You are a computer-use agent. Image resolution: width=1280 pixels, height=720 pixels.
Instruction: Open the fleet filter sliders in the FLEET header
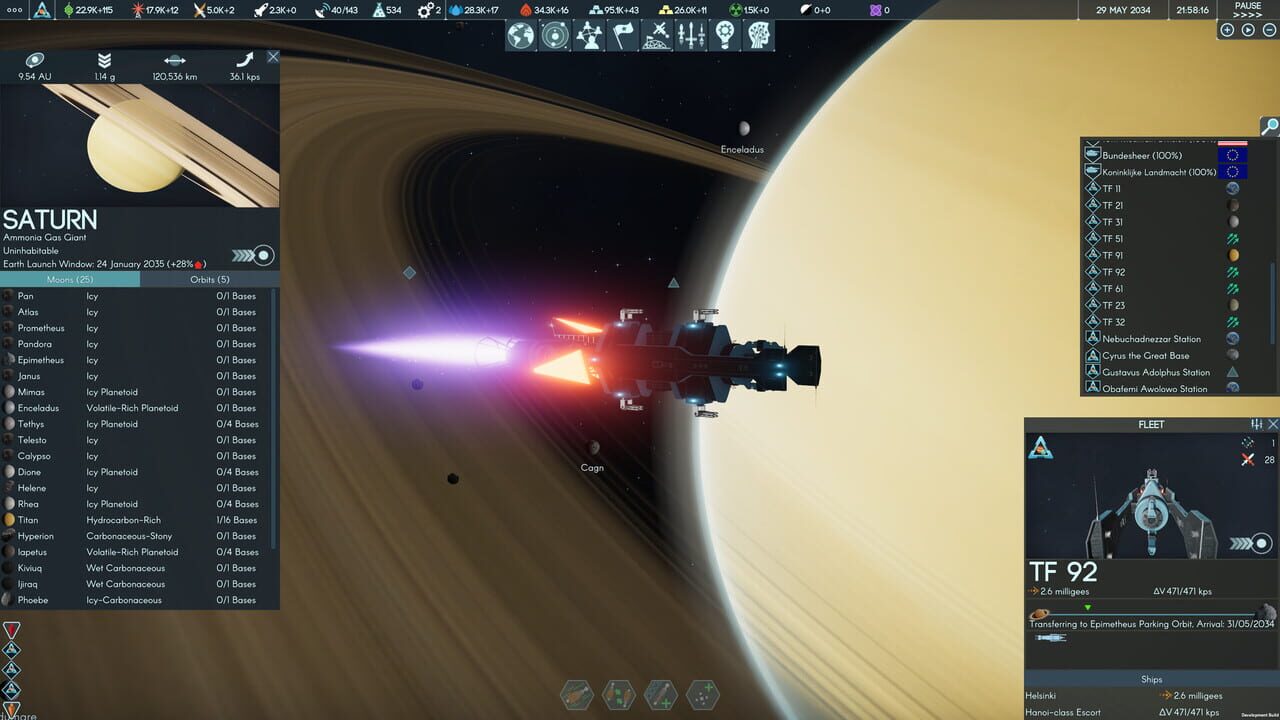pos(1257,424)
